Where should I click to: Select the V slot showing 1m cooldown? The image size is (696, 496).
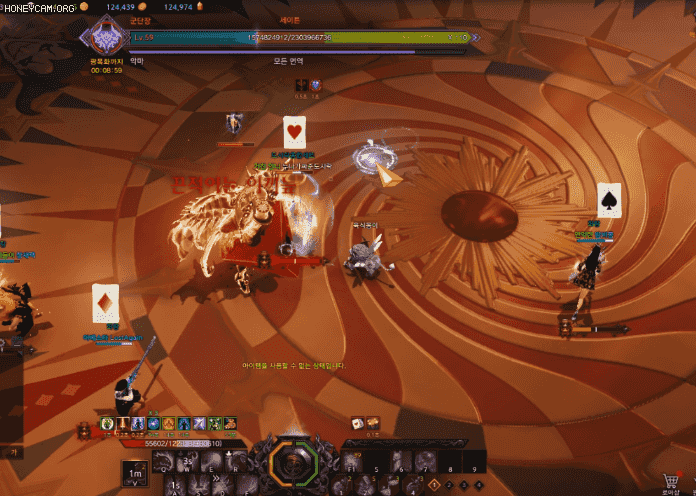tap(134, 472)
